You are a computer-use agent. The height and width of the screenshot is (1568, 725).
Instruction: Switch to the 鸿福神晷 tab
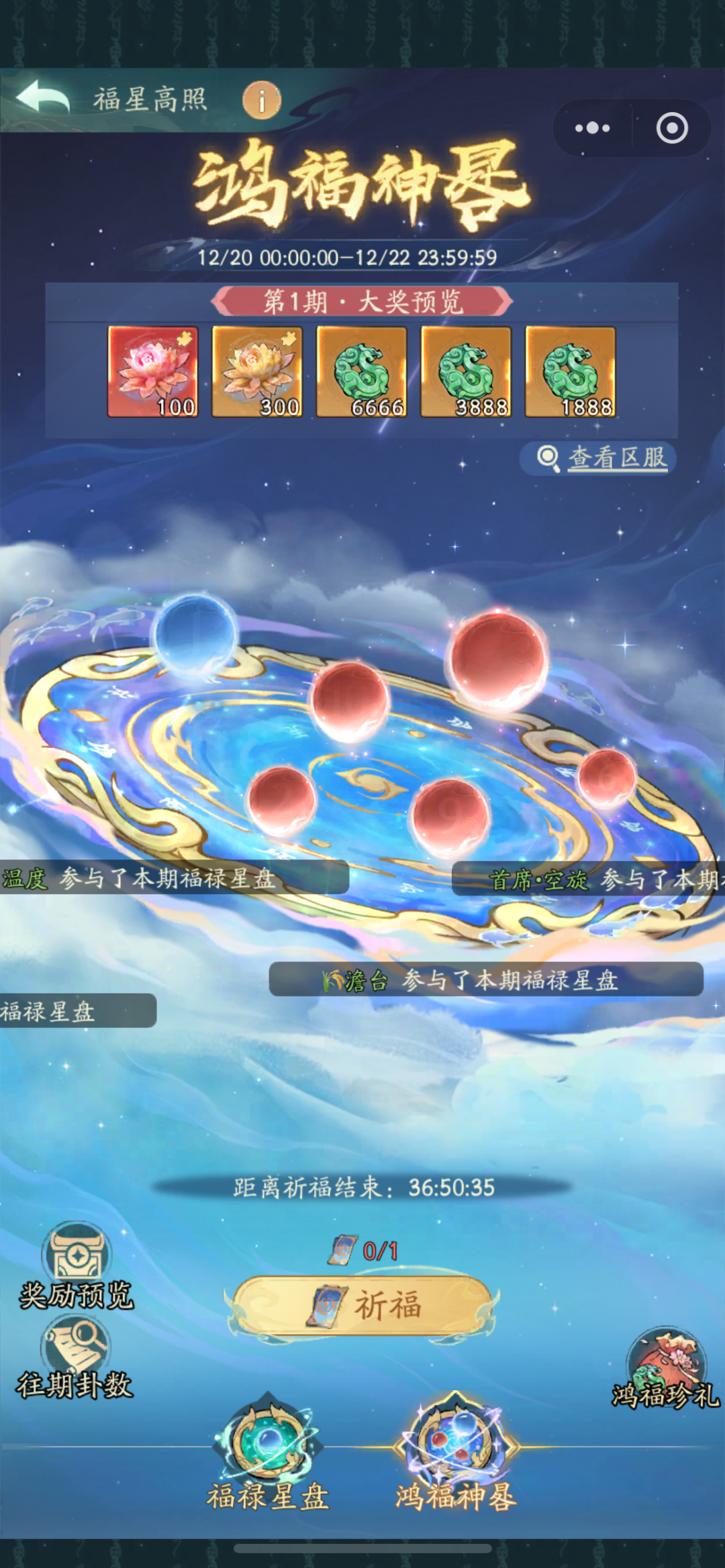[x=456, y=1455]
